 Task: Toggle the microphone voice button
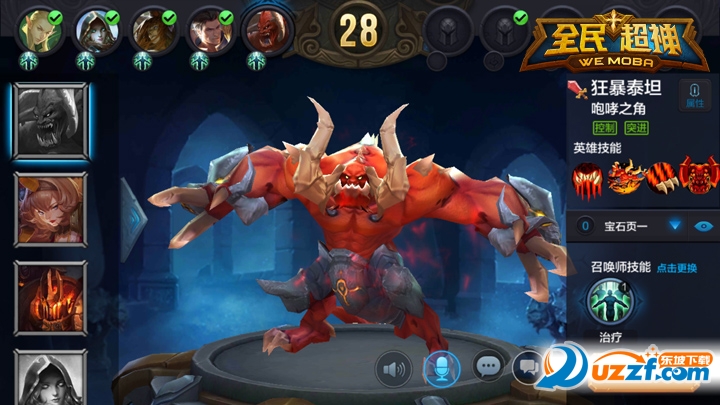440,369
